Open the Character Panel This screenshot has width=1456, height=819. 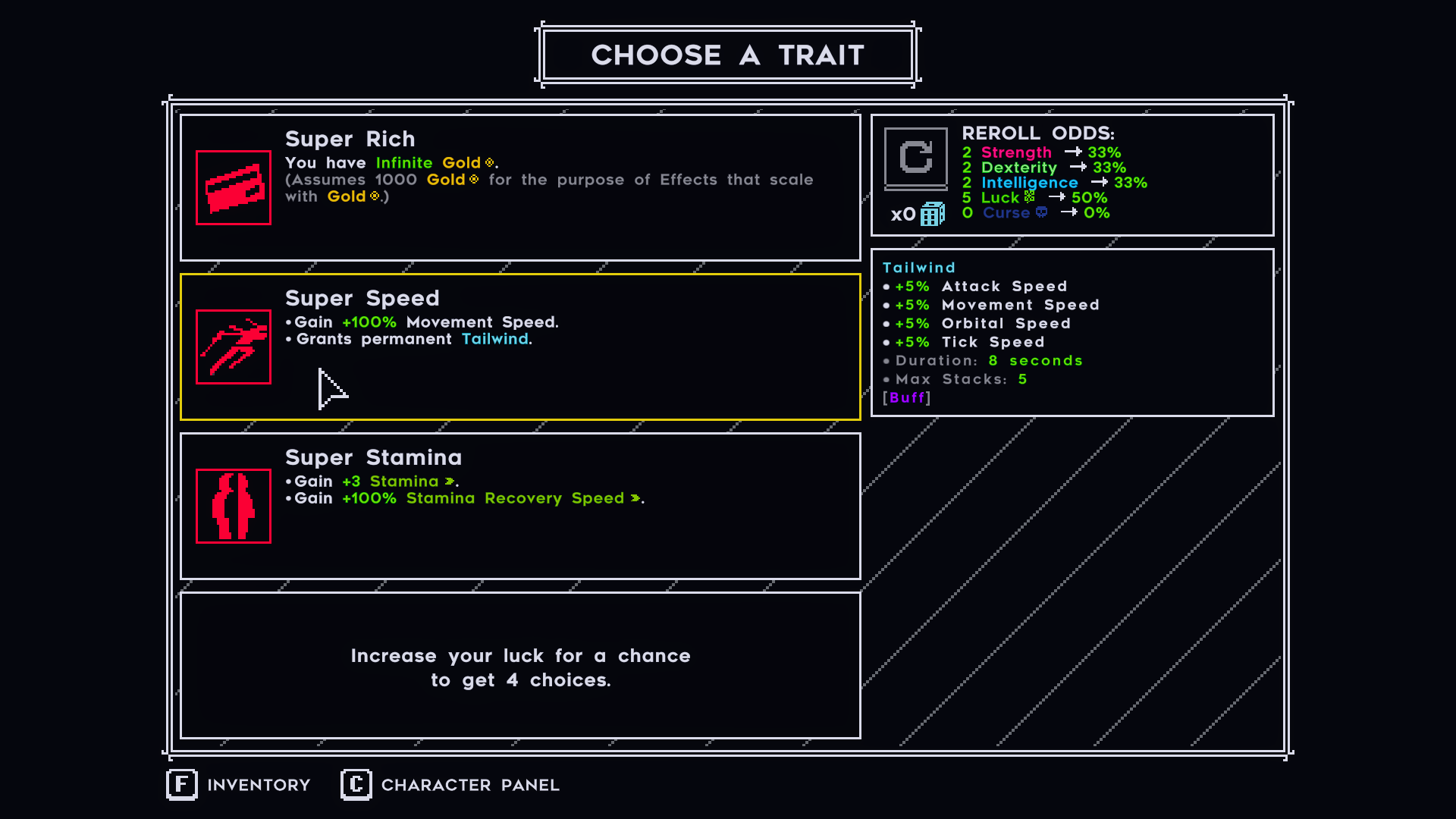pyautogui.click(x=470, y=785)
